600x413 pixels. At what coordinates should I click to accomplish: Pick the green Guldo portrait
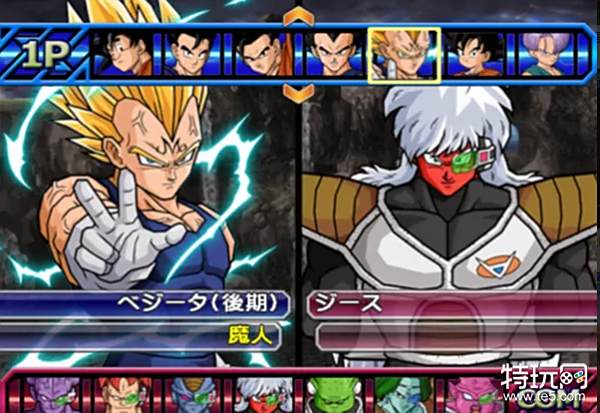[328, 394]
